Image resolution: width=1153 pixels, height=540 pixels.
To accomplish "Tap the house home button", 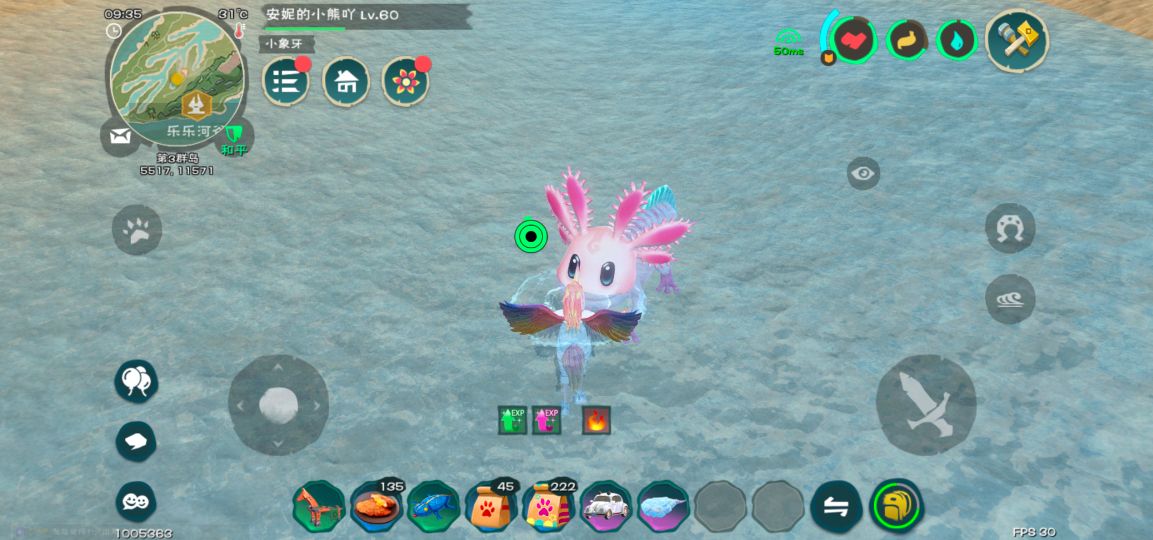I will pos(346,81).
